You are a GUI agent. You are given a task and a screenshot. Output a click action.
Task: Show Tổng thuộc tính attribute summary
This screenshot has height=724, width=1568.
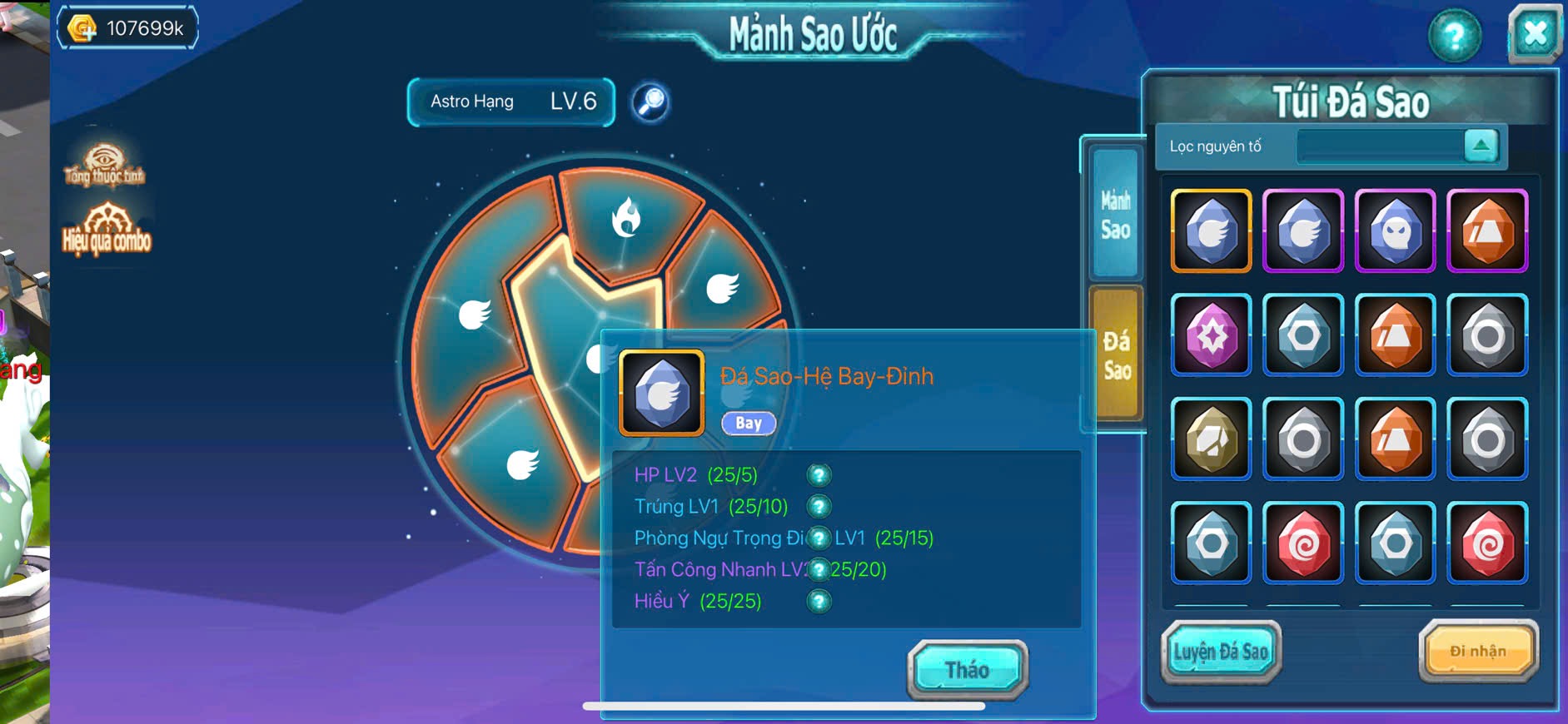click(104, 165)
